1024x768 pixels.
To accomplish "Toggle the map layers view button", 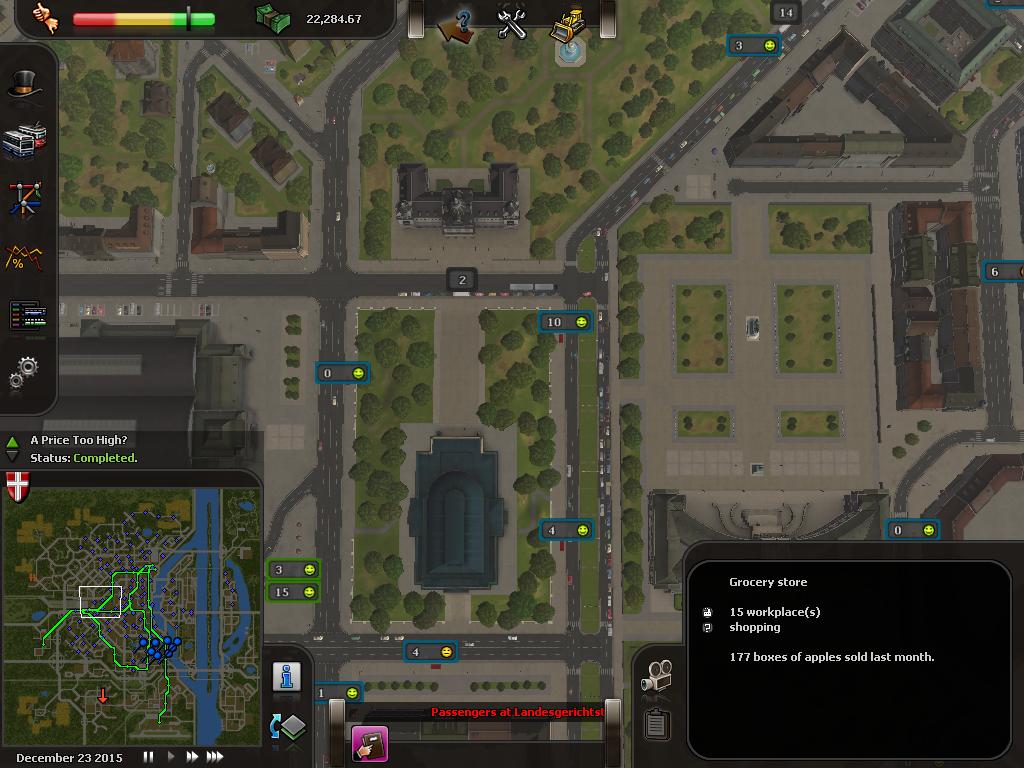I will [287, 727].
